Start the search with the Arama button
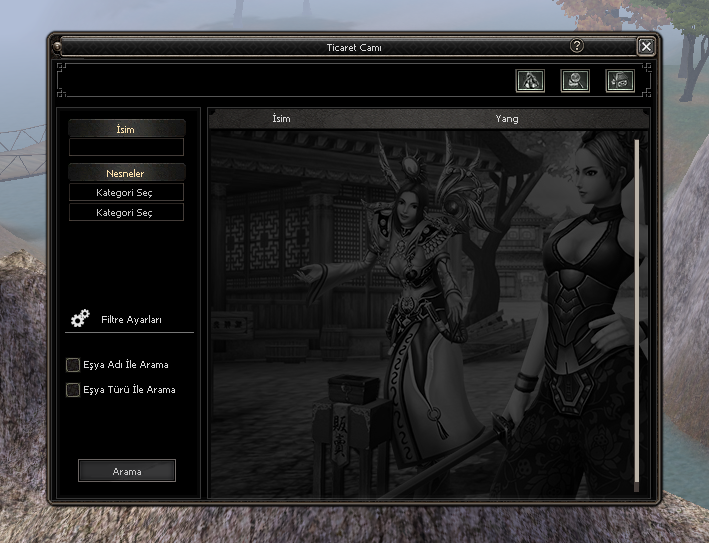The height and width of the screenshot is (543, 709). pyautogui.click(x=127, y=471)
